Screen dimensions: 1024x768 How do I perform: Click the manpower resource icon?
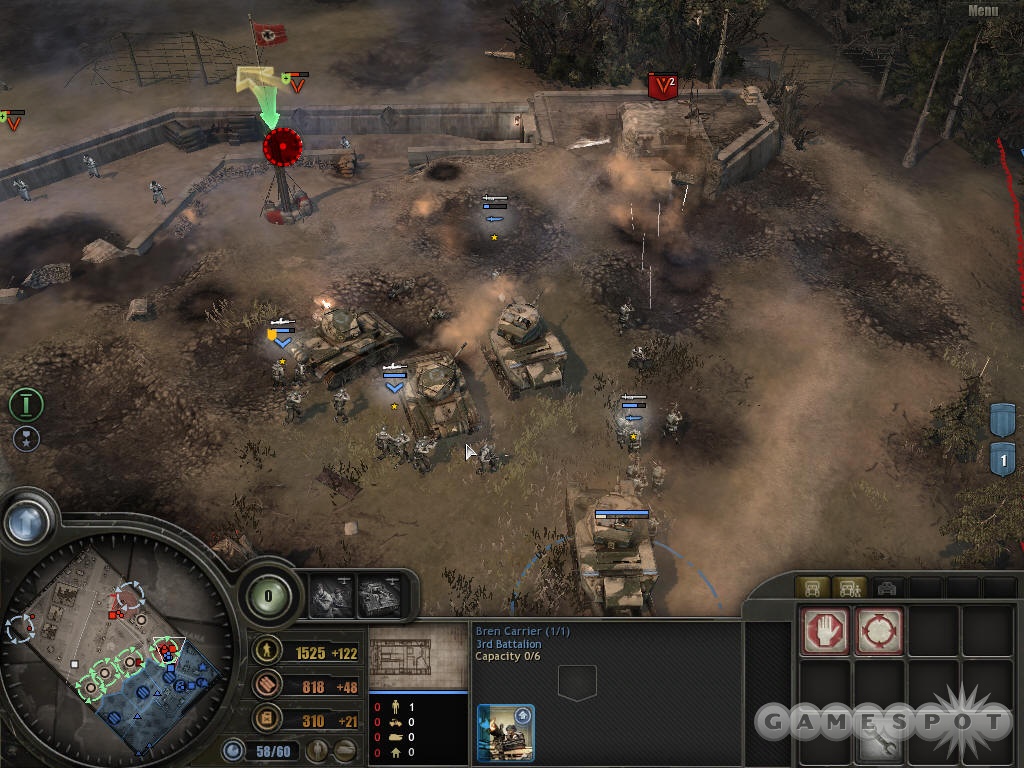(x=267, y=652)
